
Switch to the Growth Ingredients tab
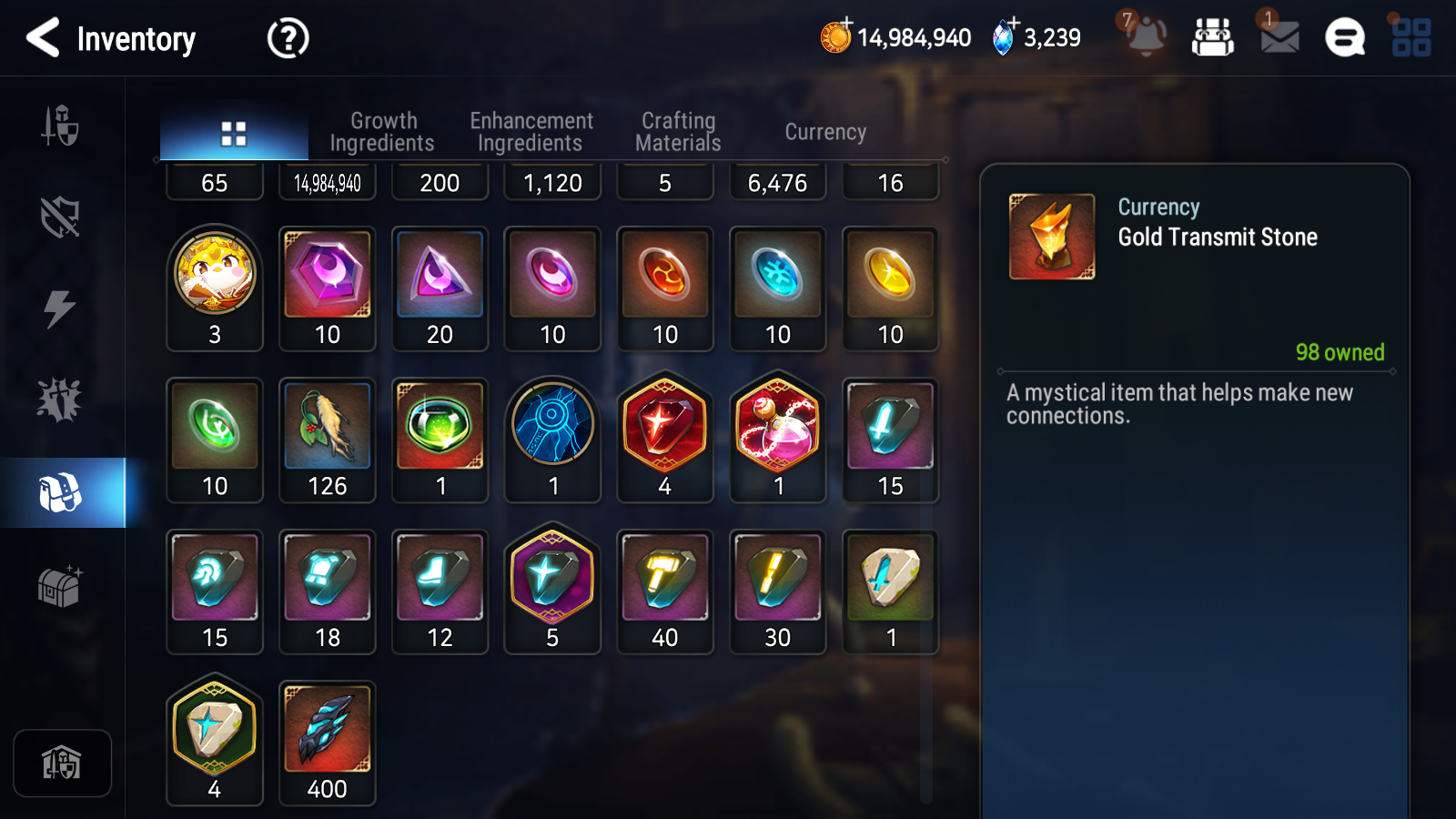382,132
